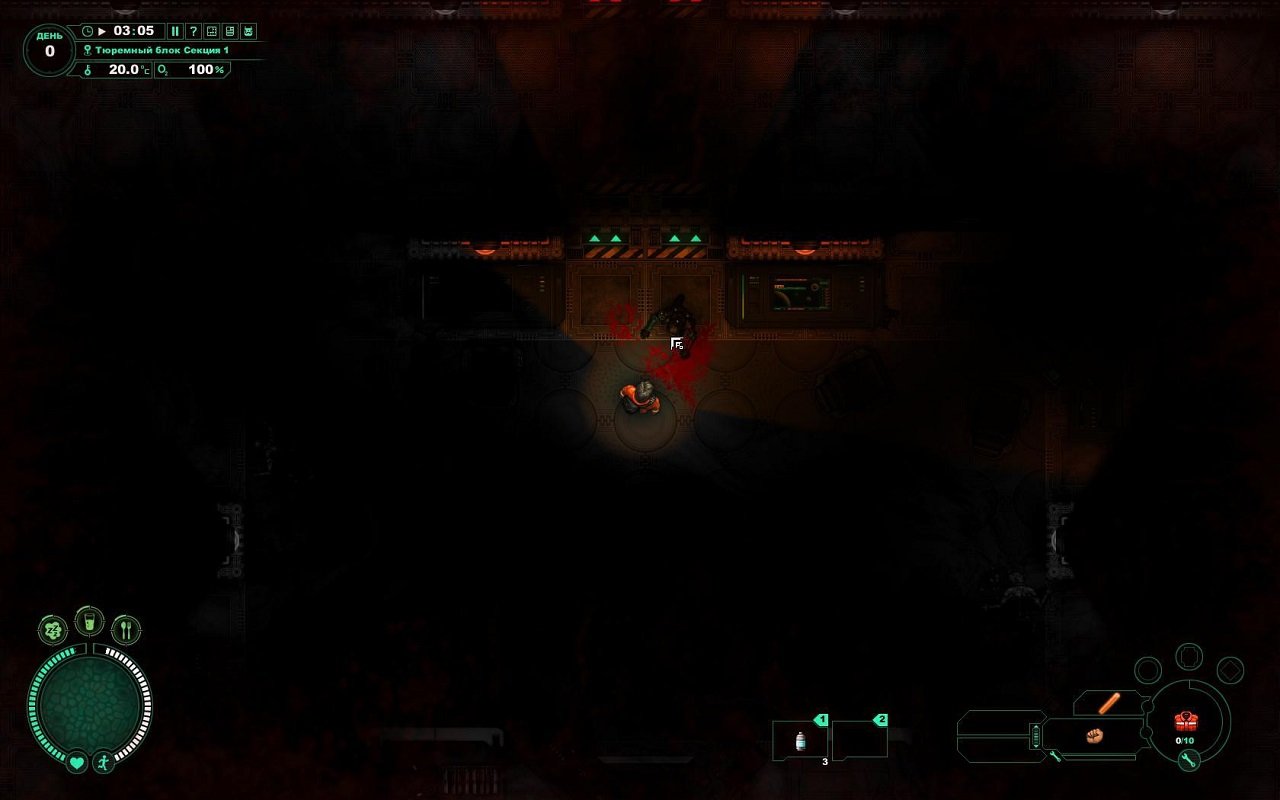This screenshot has height=800, width=1280.
Task: Click play to advance time
Action: click(x=103, y=31)
